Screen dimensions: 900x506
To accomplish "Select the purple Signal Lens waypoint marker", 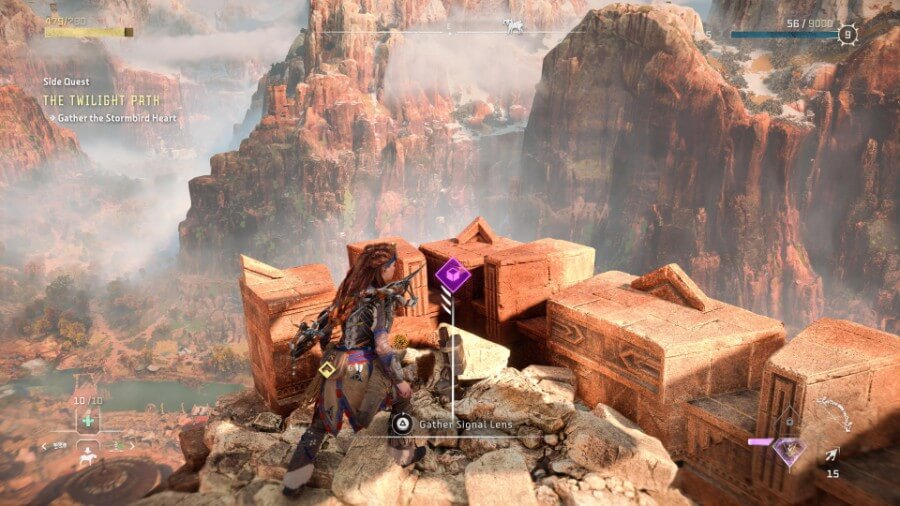I will pyautogui.click(x=453, y=274).
